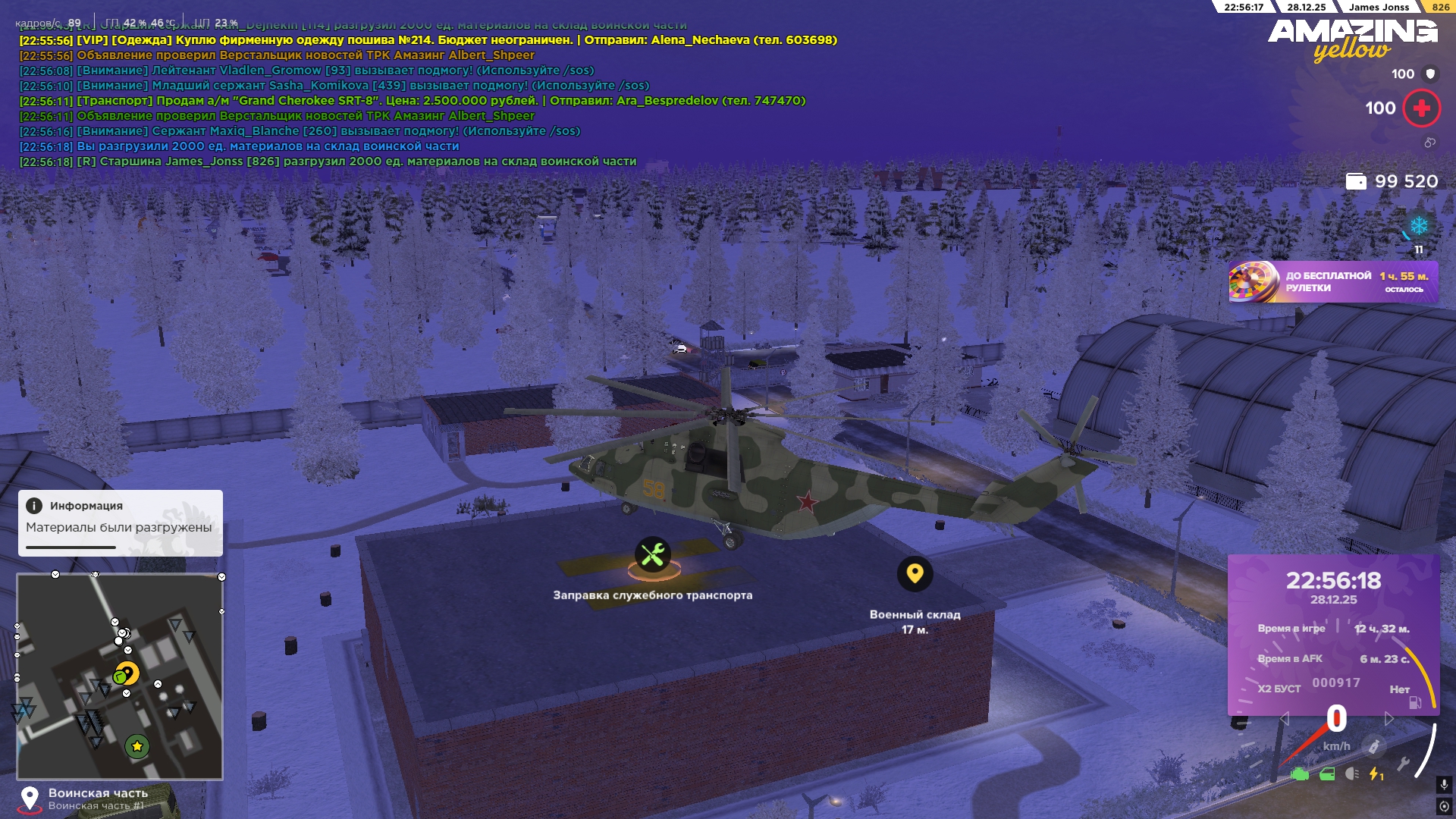
Task: Click the wallet money icon
Action: 1356,181
